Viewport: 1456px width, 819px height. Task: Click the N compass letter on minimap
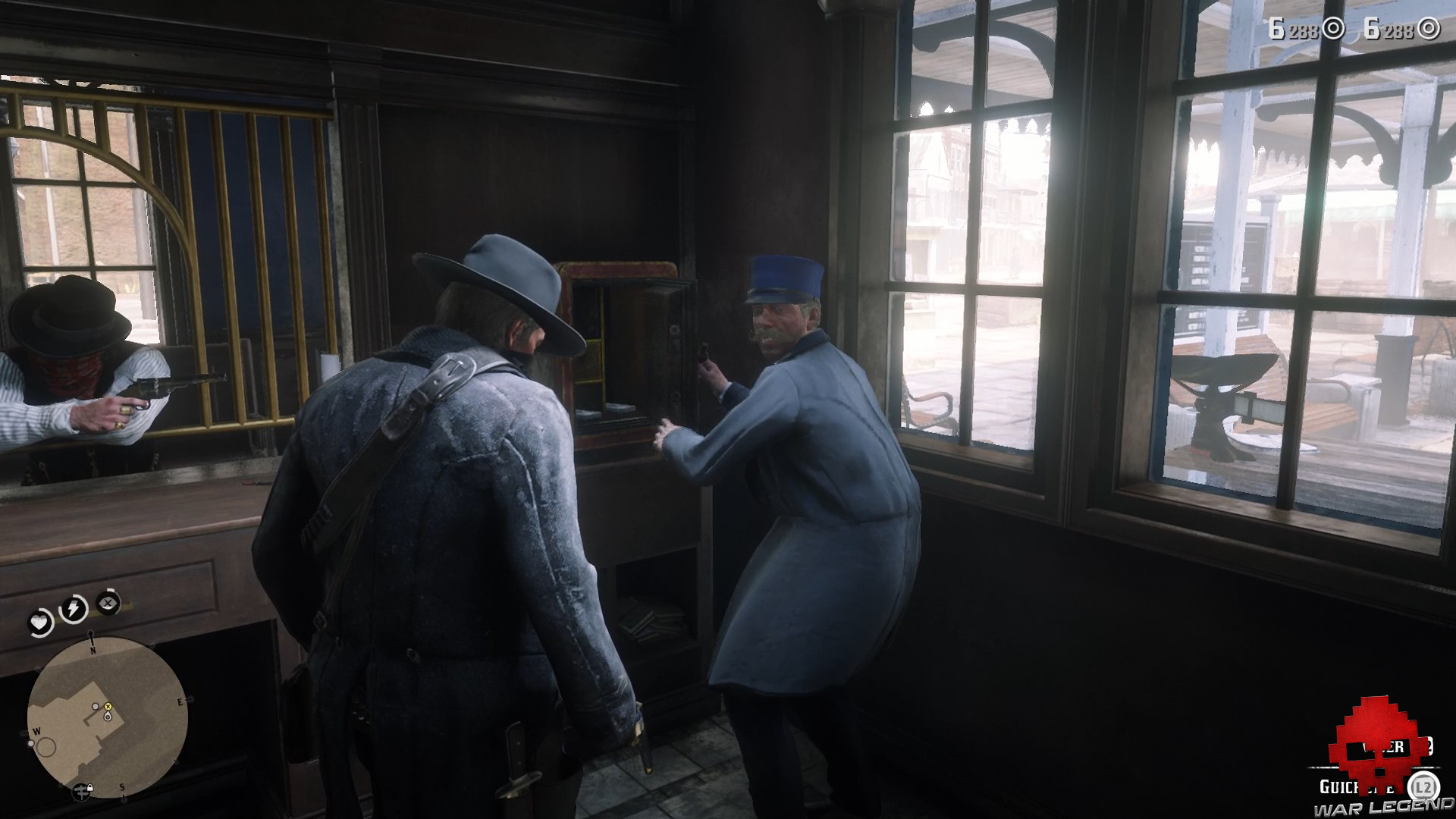point(93,650)
